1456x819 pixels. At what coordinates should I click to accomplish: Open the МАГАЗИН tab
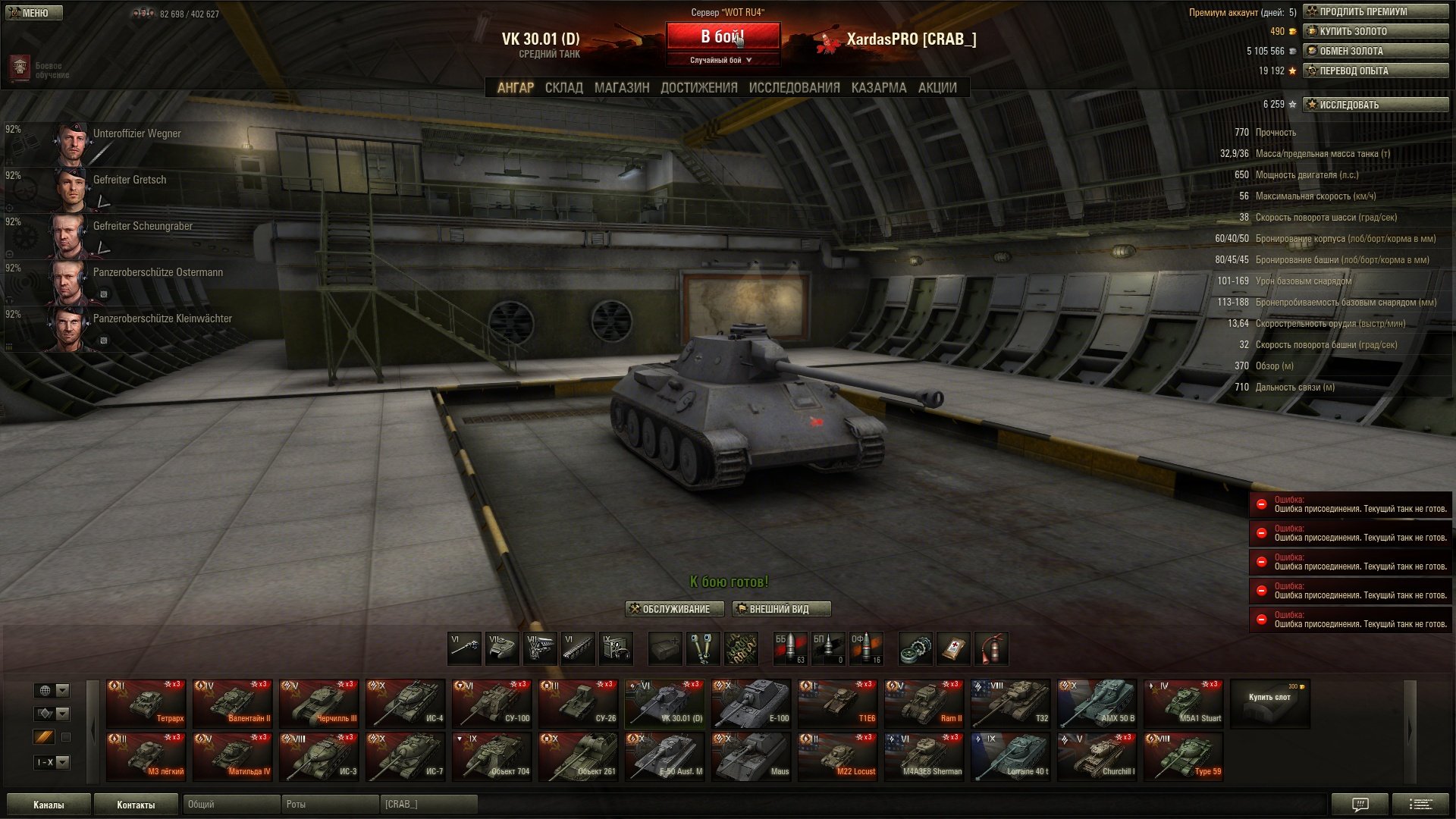(622, 88)
